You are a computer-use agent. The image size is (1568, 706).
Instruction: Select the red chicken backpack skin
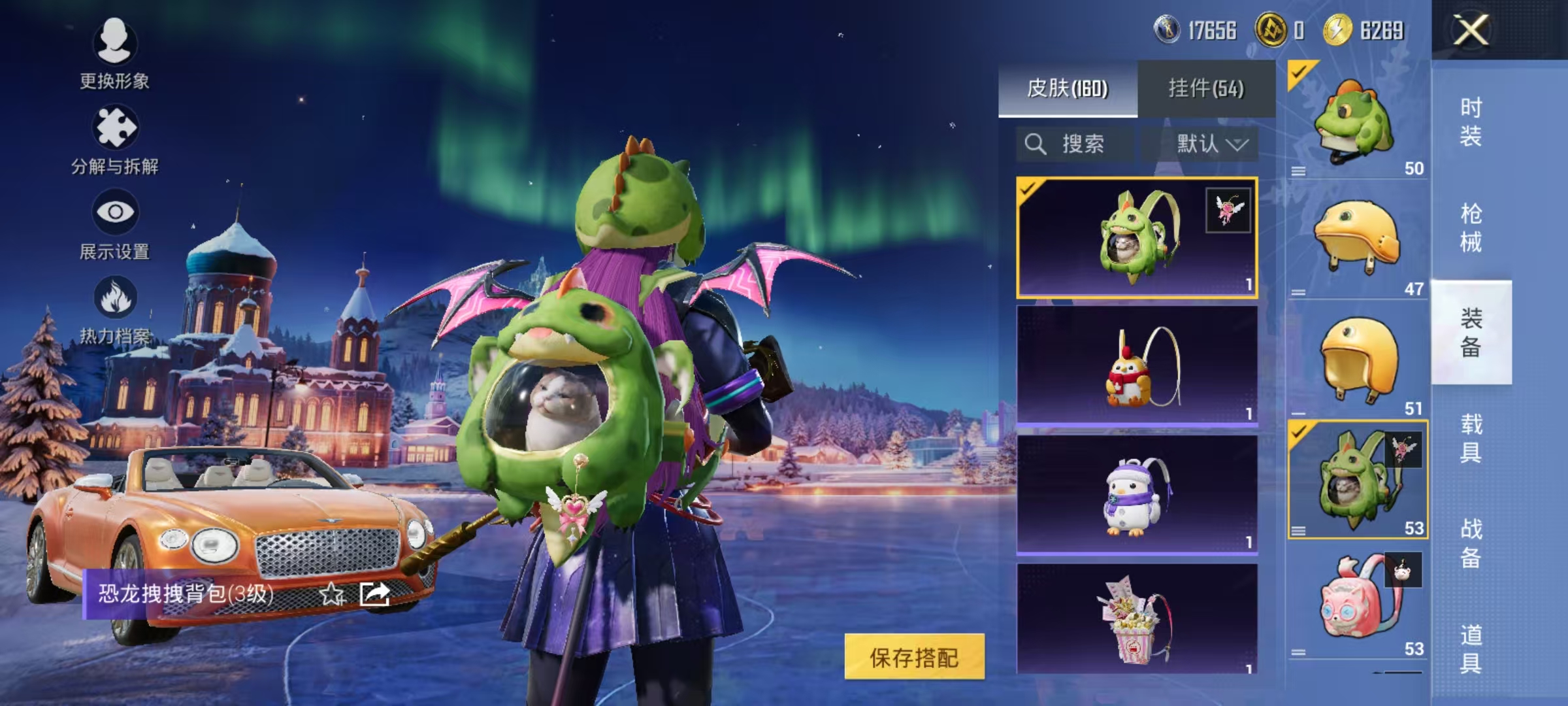click(1137, 366)
